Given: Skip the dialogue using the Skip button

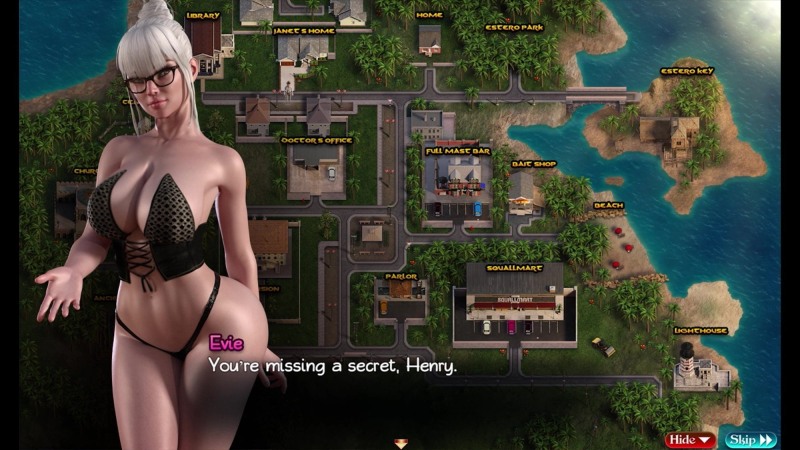Looking at the screenshot, I should coord(751,439).
